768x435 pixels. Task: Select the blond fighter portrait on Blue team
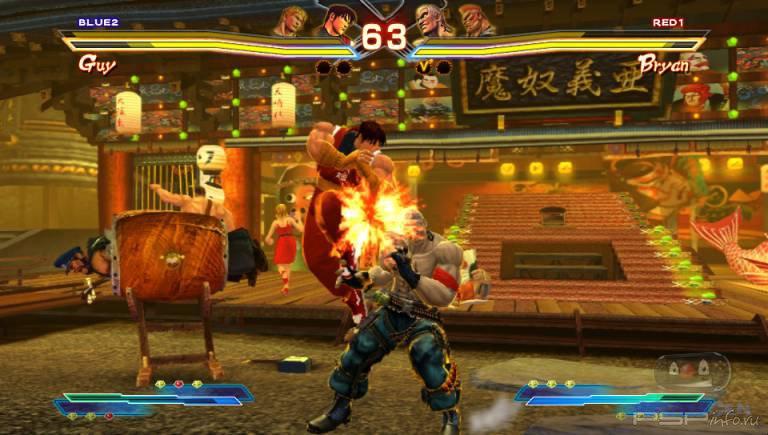292,18
